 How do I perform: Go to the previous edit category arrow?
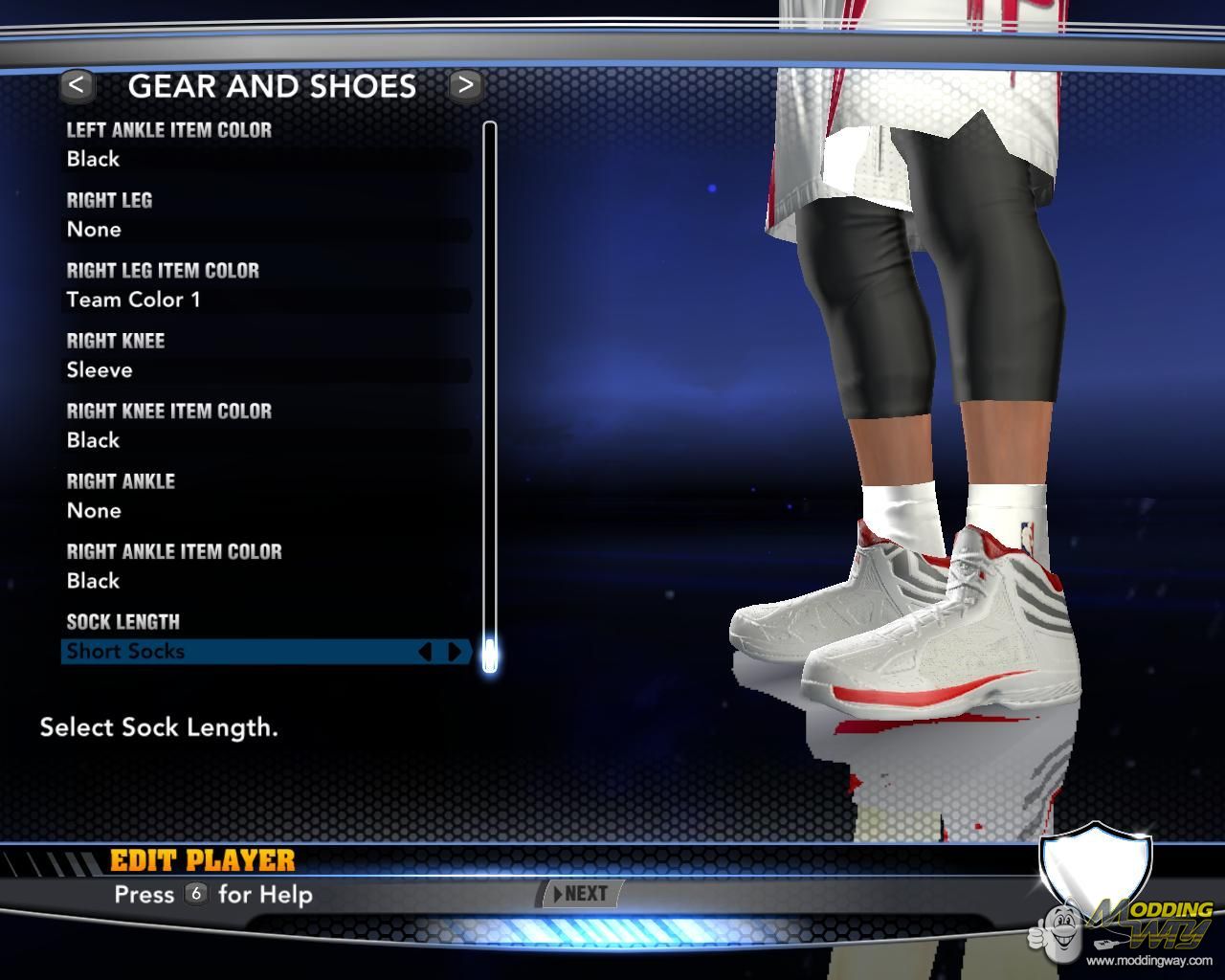(x=77, y=85)
